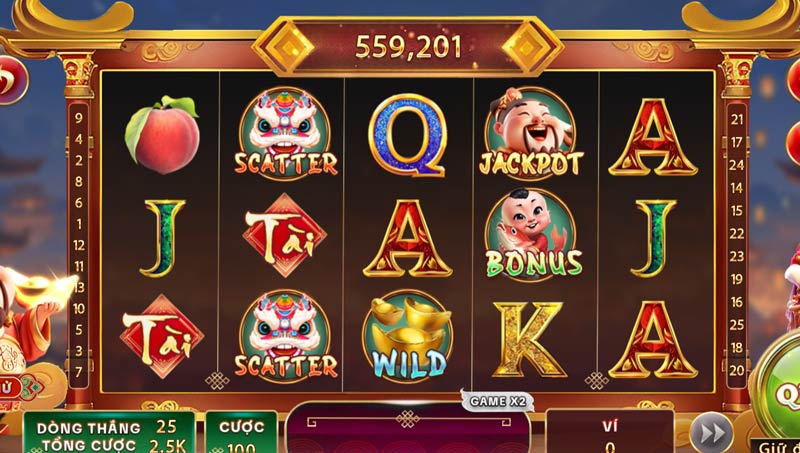Click the fast-forward turbo spin button
This screenshot has width=800, height=453.
click(x=711, y=434)
